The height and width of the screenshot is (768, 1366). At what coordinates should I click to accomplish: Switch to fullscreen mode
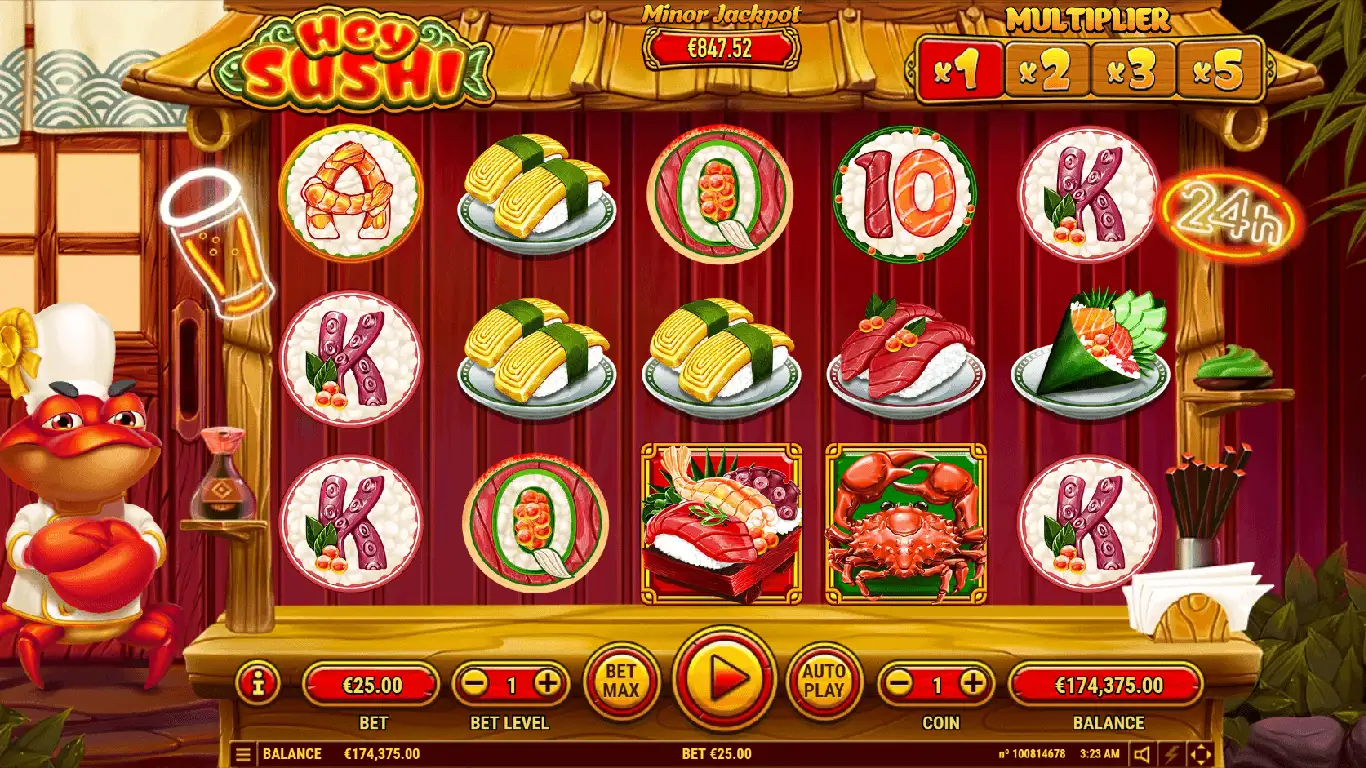click(x=1201, y=754)
